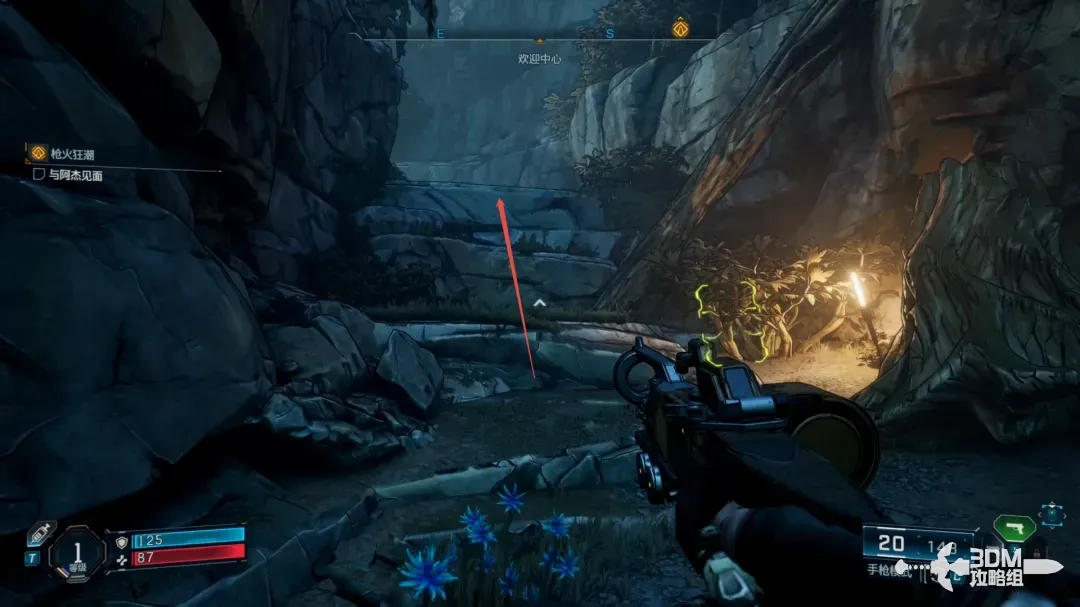Image resolution: width=1080 pixels, height=607 pixels.
Task: Click the blue weapon swap selector icon
Action: pyautogui.click(x=1051, y=515)
